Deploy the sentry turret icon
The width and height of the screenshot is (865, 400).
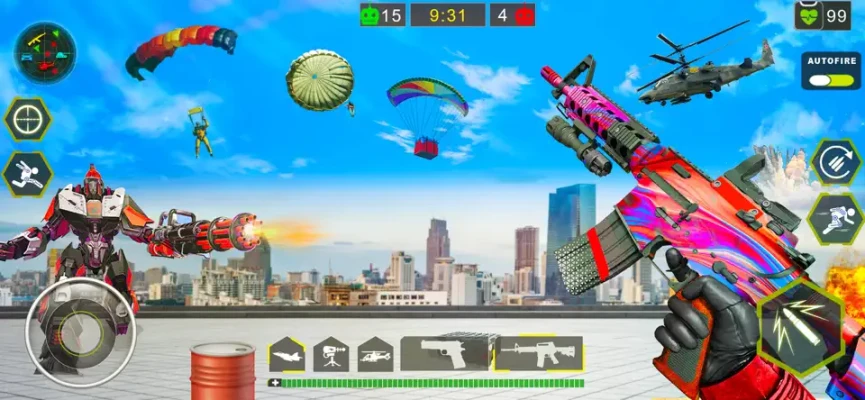coord(331,353)
